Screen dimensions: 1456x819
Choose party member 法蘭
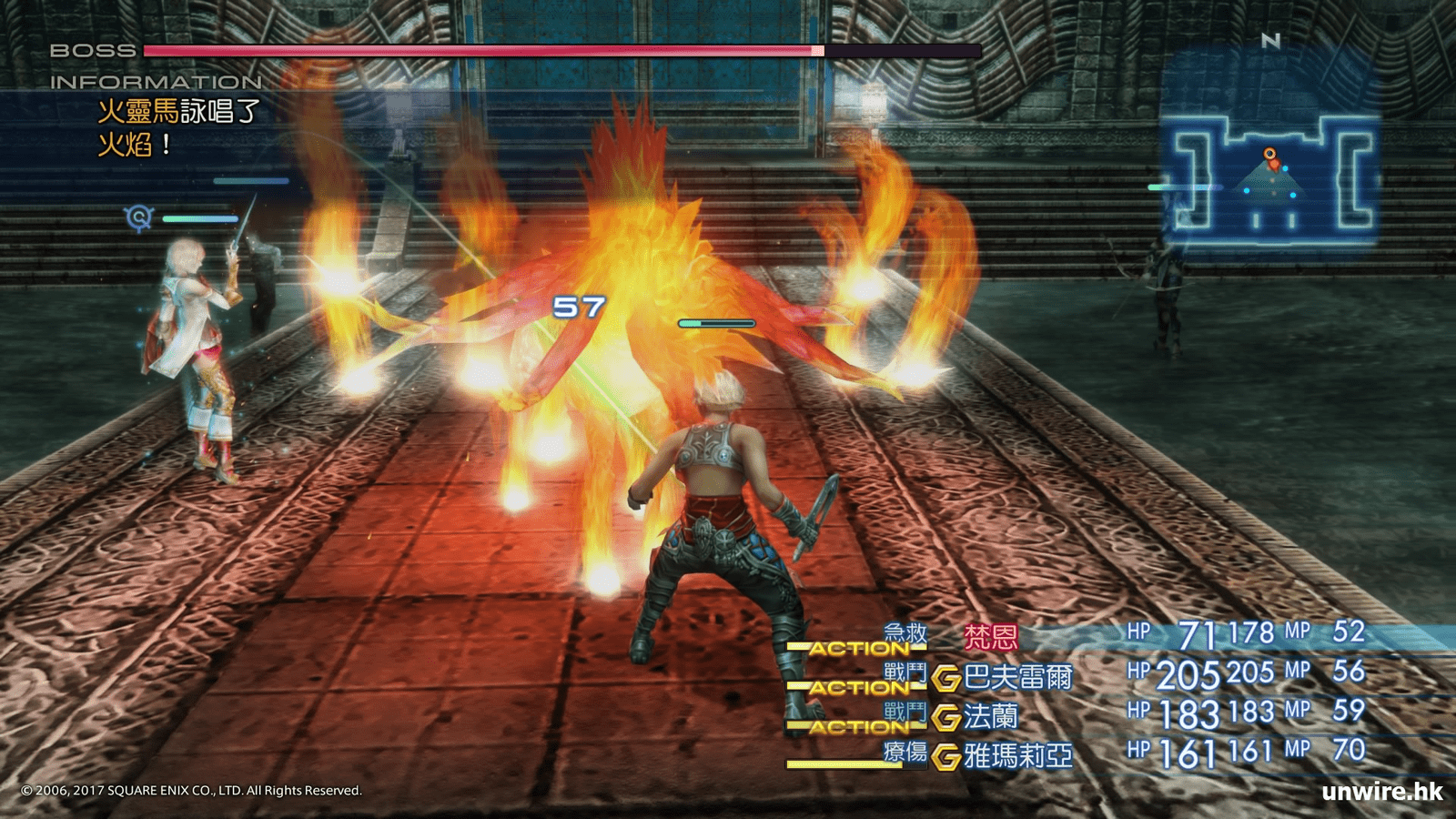990,716
